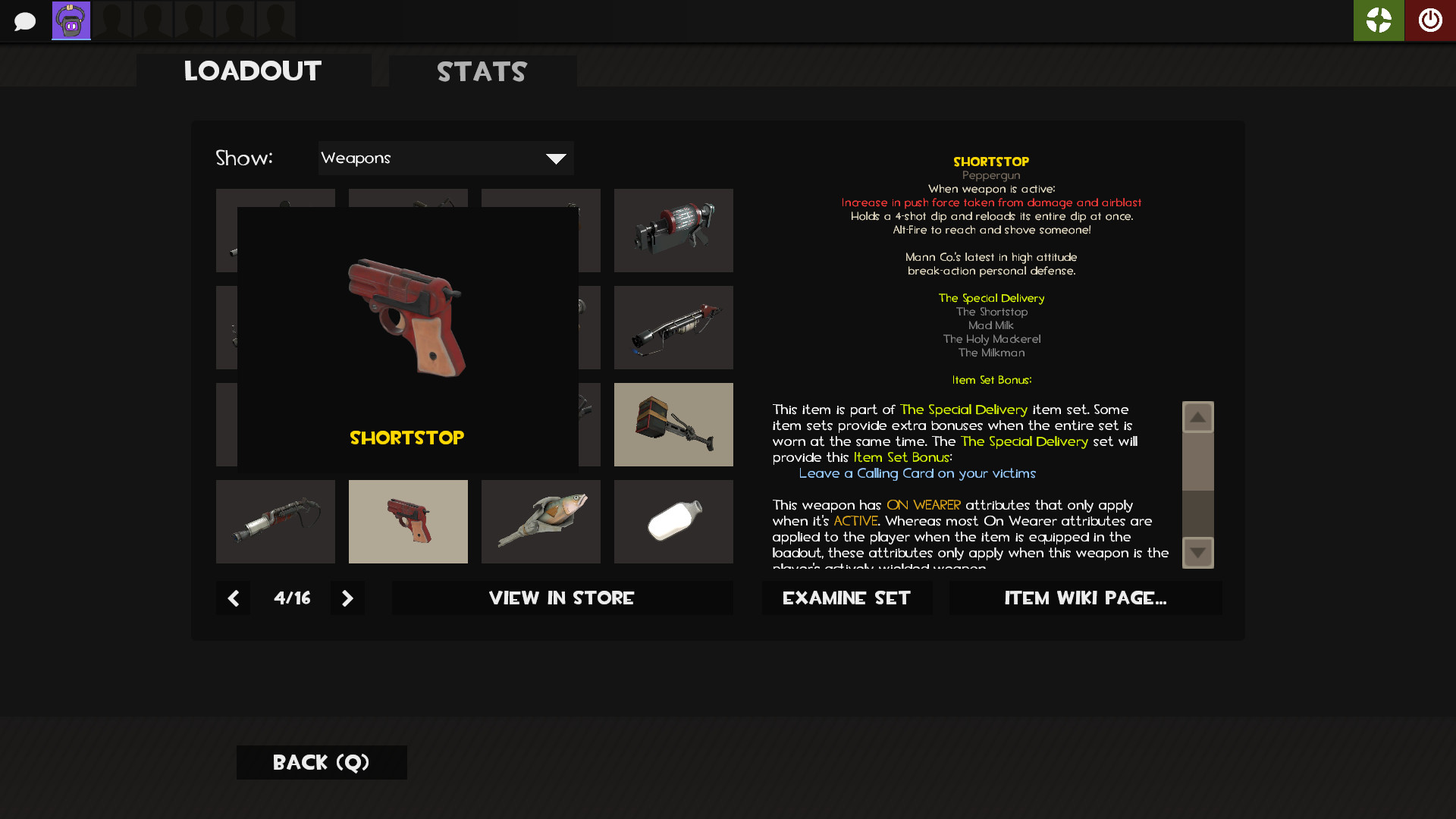Go back a page using the left chevron
The width and height of the screenshot is (1456, 819).
233,598
